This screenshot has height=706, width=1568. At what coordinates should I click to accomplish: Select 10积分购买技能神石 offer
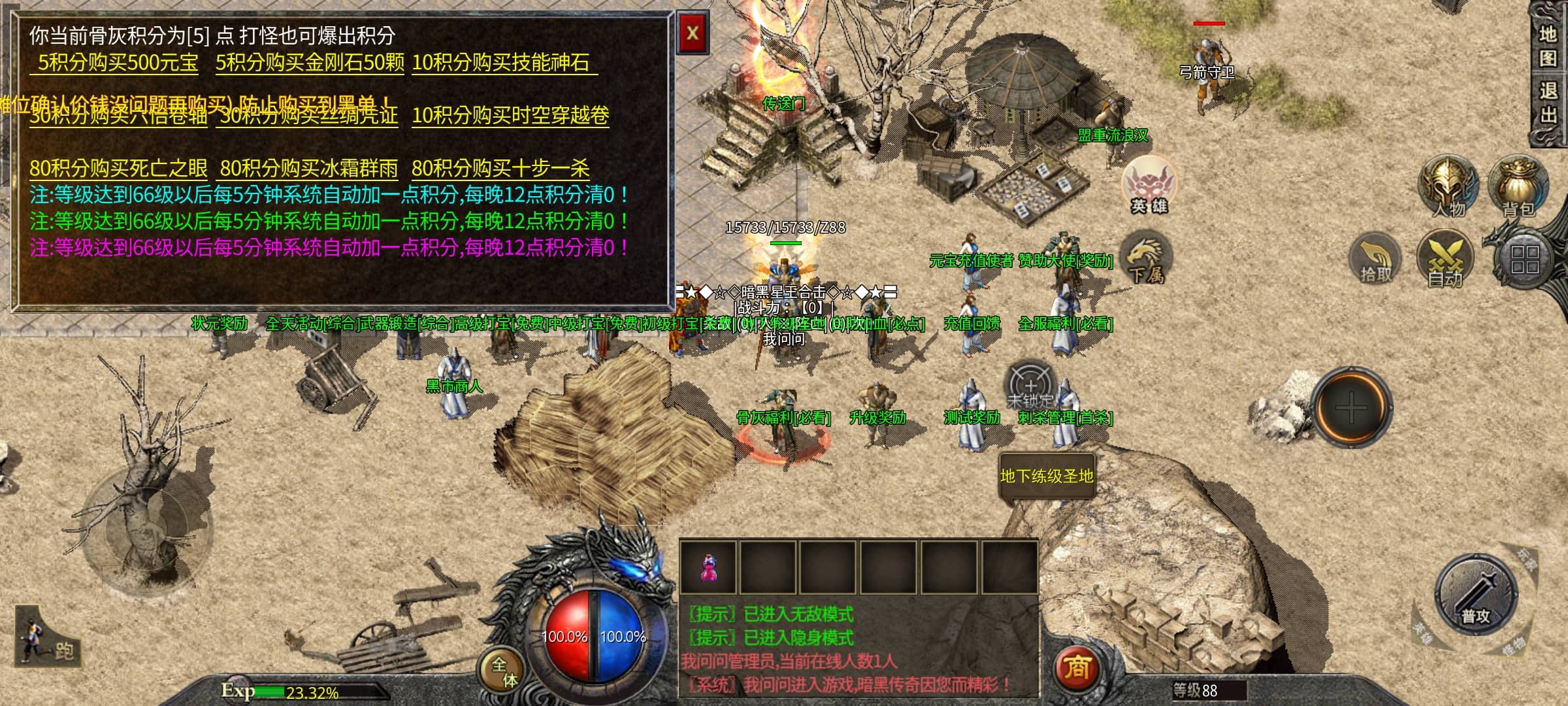pyautogui.click(x=501, y=63)
